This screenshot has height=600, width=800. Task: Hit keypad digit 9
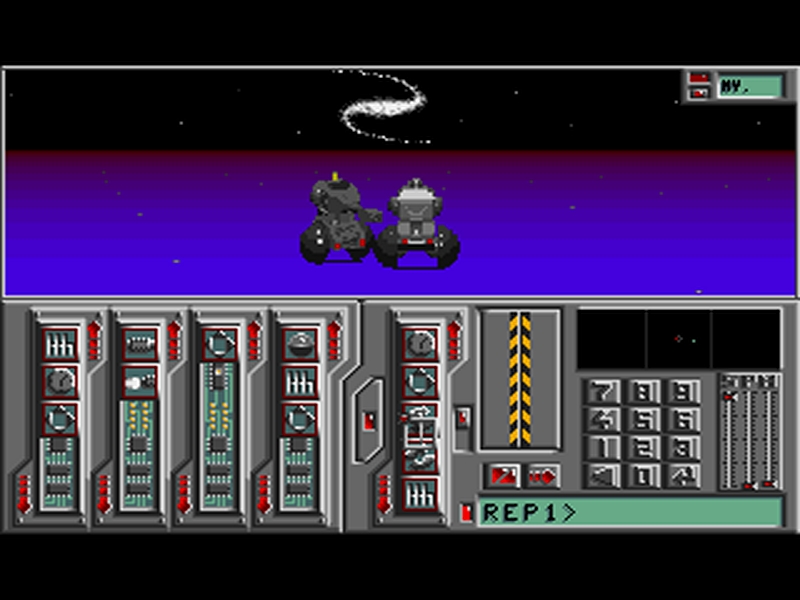click(x=682, y=392)
